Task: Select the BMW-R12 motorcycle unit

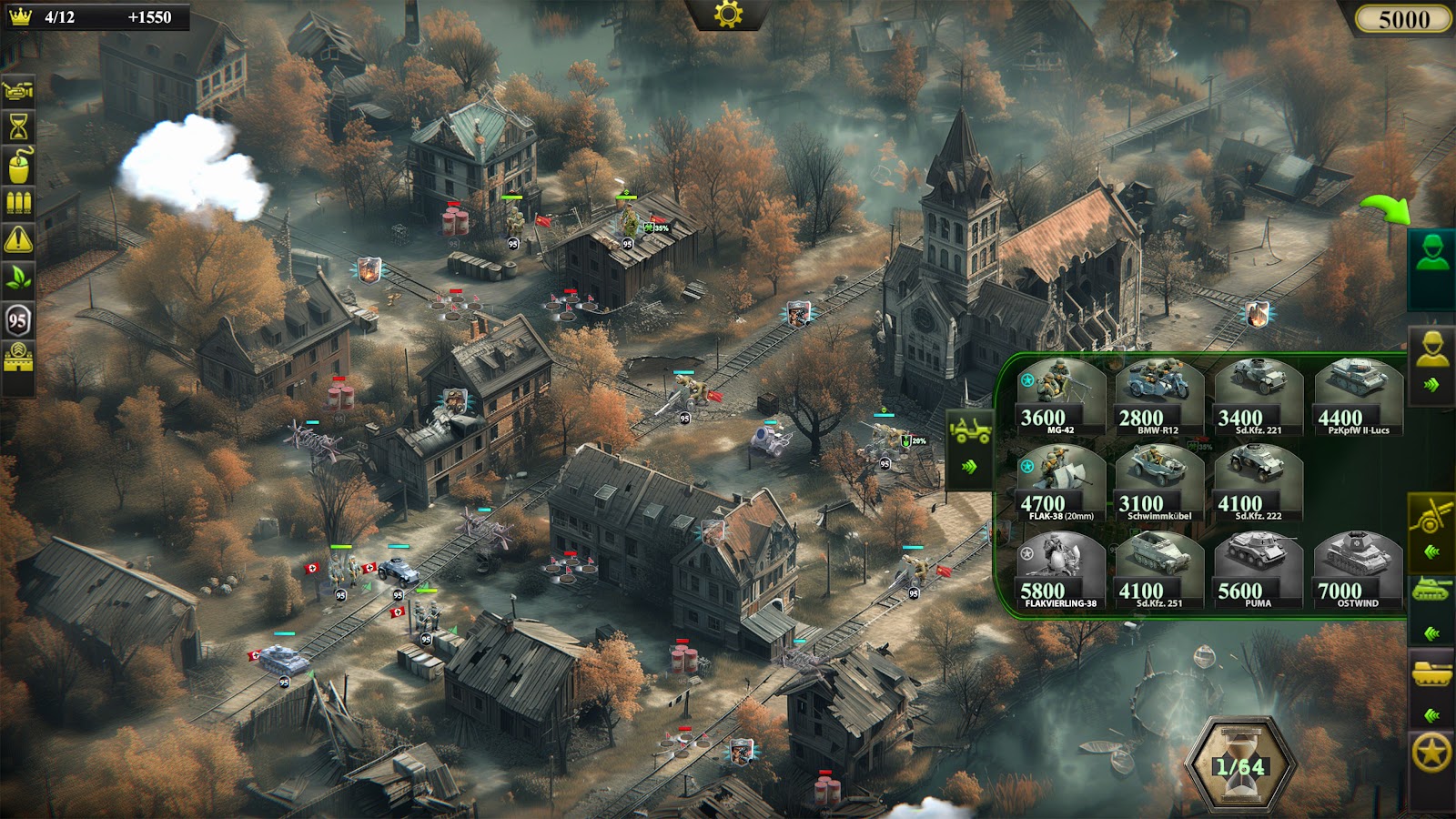Action: point(1159,396)
